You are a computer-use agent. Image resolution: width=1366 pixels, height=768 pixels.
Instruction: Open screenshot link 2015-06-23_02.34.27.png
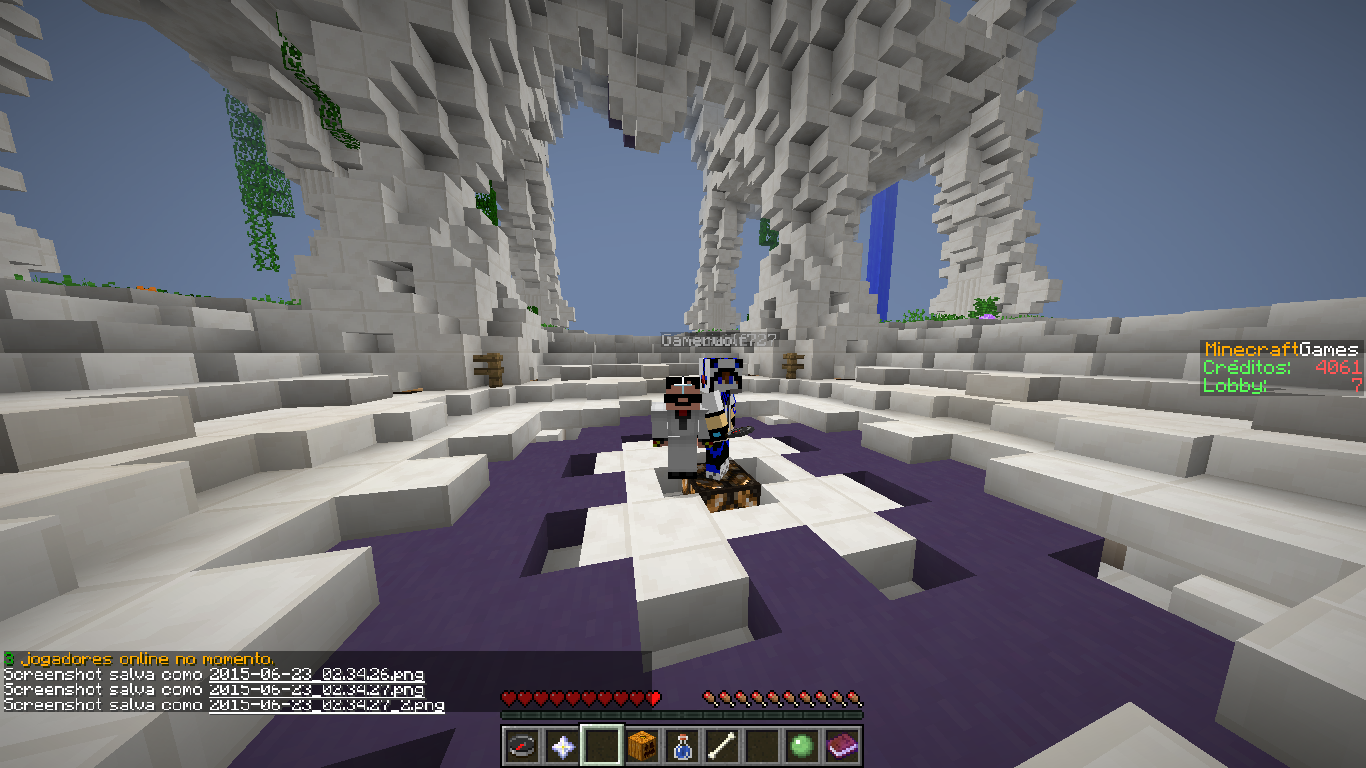coord(316,690)
